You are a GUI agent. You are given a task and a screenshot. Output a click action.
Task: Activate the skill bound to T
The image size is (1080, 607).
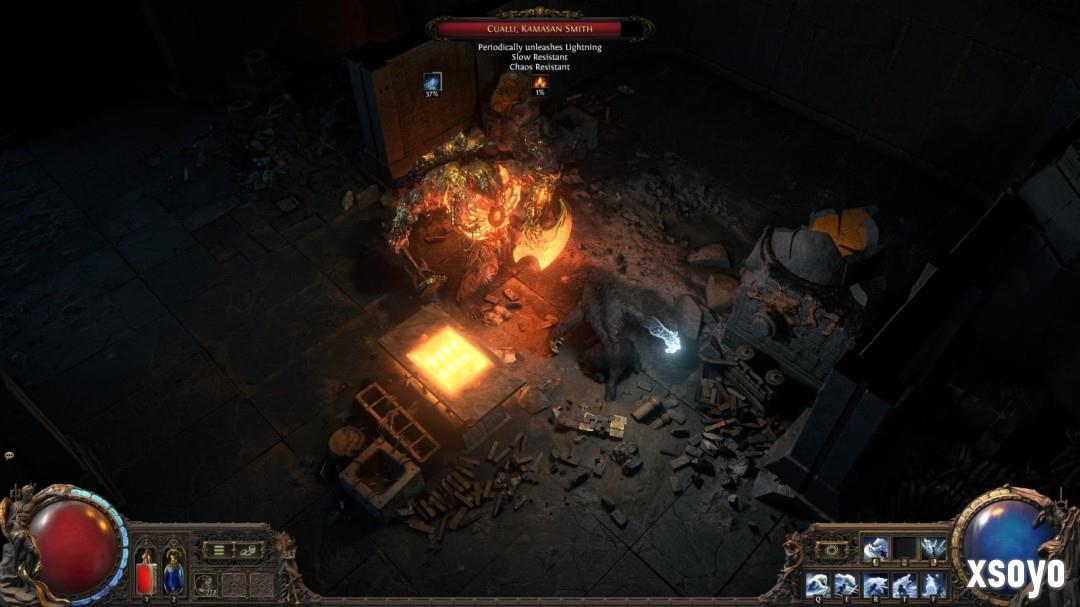point(905,585)
